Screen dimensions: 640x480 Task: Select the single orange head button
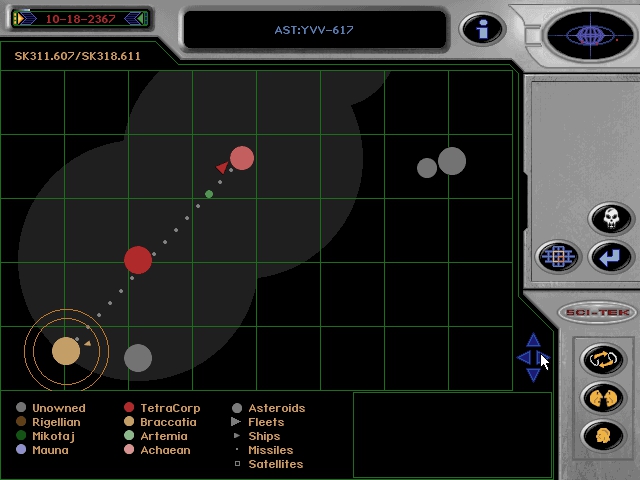click(x=603, y=436)
